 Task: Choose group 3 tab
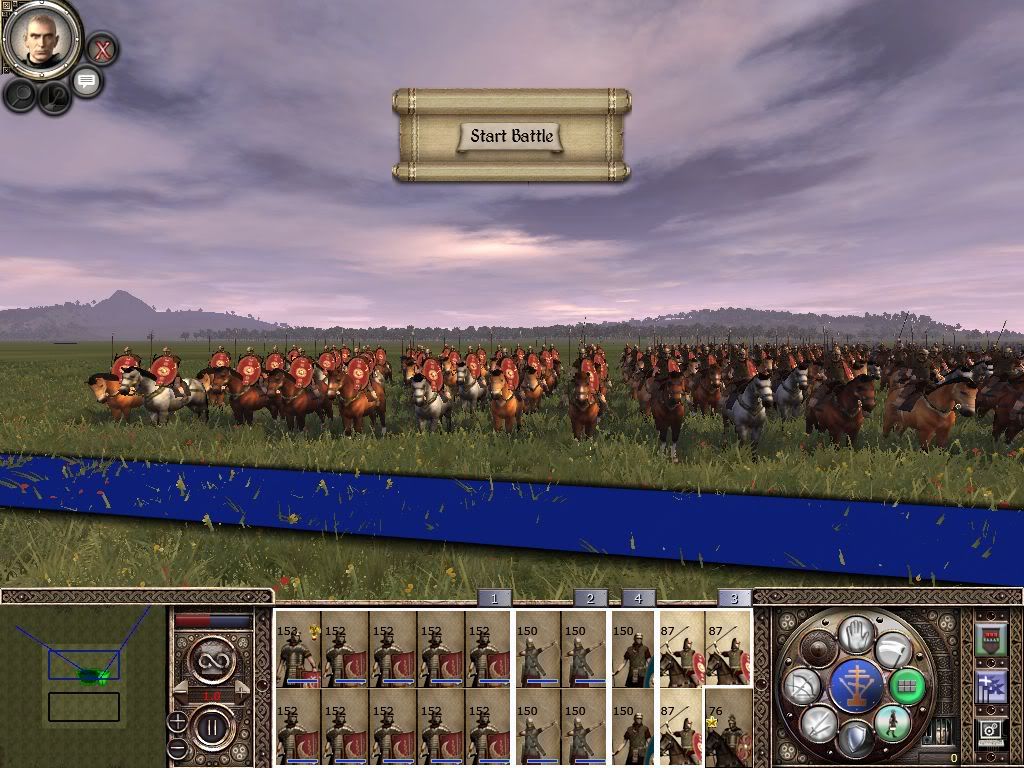734,598
